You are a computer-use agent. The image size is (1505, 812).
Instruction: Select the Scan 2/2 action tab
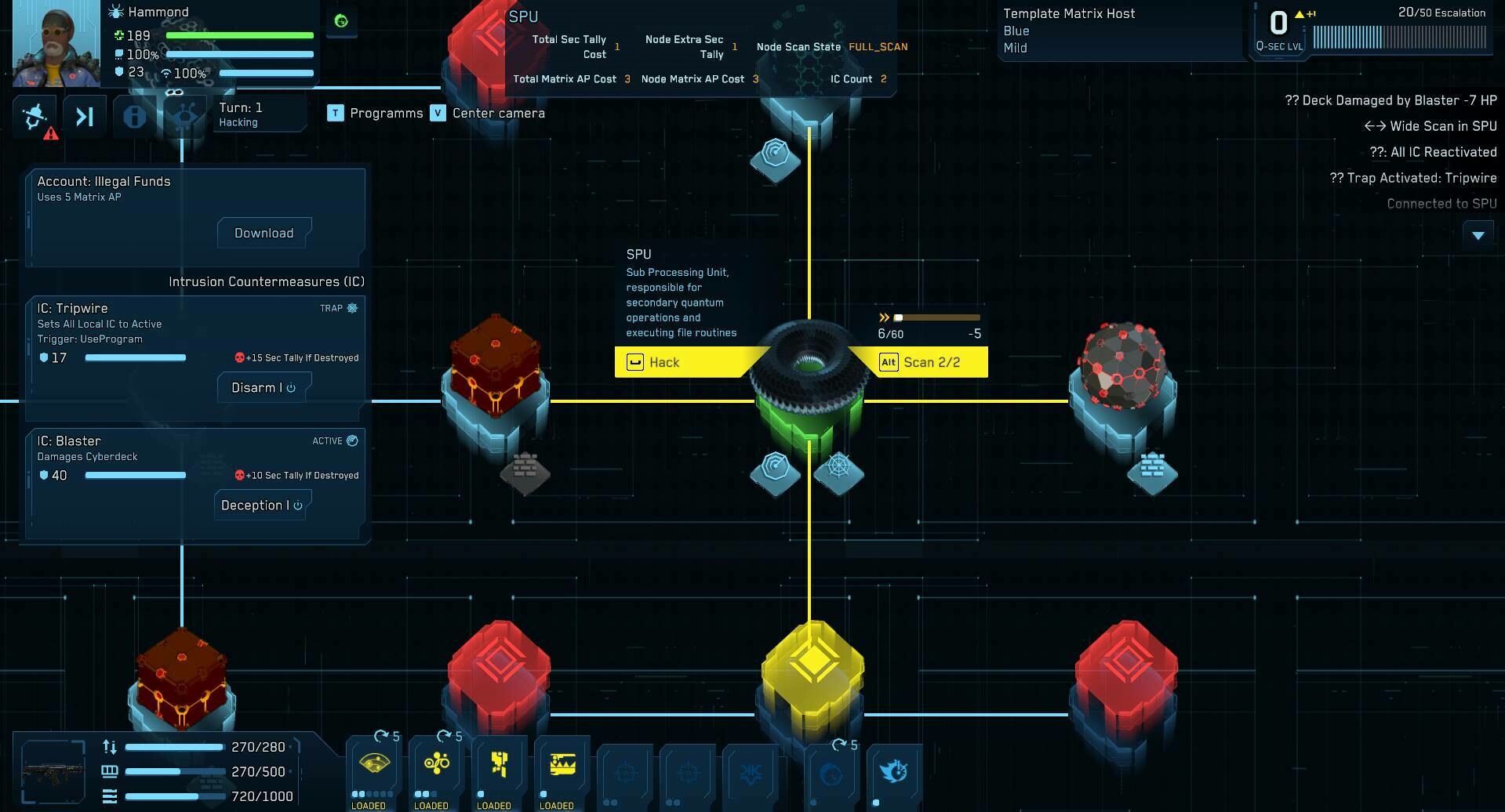click(x=928, y=362)
